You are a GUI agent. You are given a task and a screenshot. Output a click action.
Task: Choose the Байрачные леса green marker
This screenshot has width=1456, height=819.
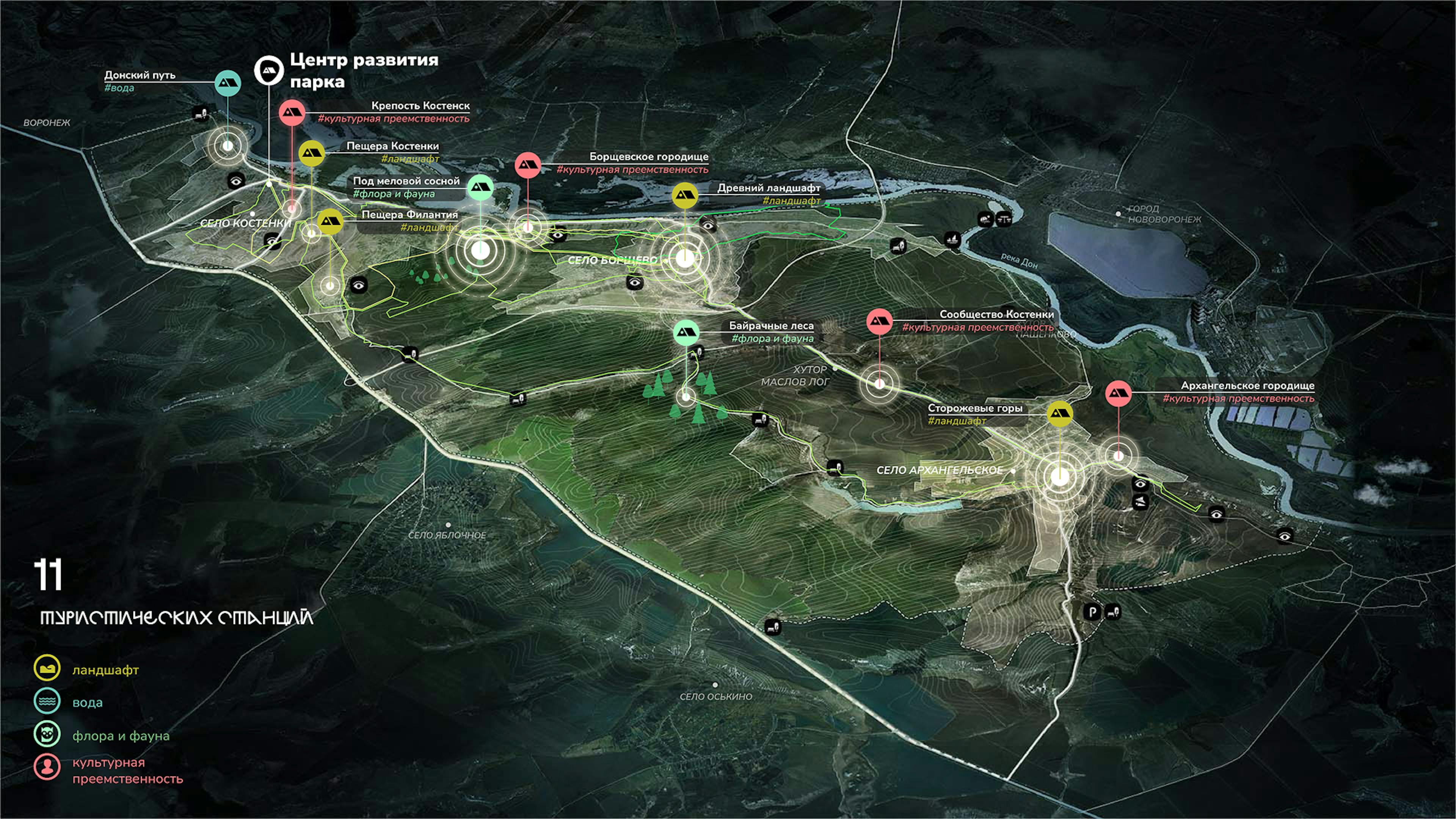pos(687,333)
